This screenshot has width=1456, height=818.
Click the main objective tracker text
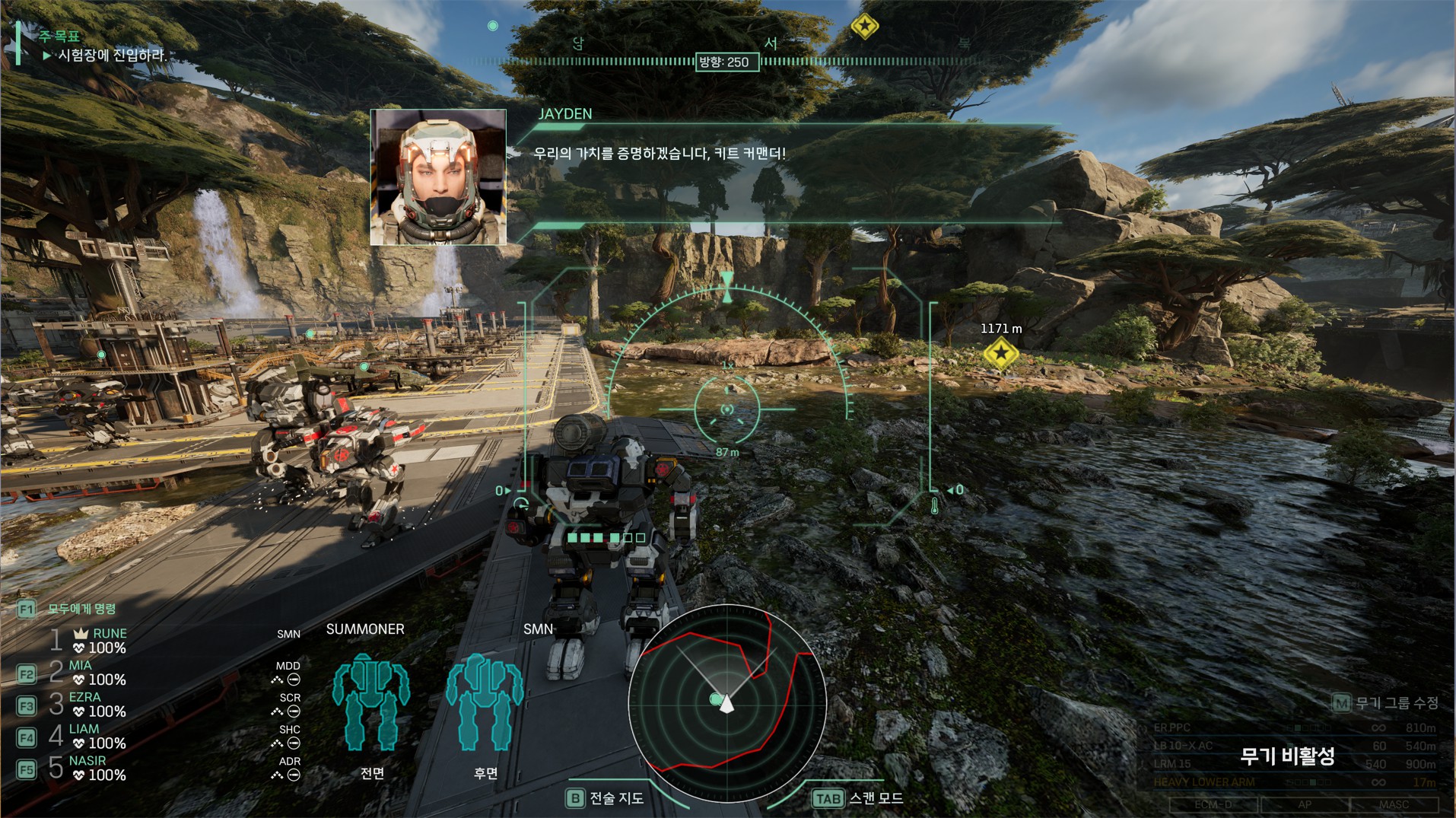112,56
